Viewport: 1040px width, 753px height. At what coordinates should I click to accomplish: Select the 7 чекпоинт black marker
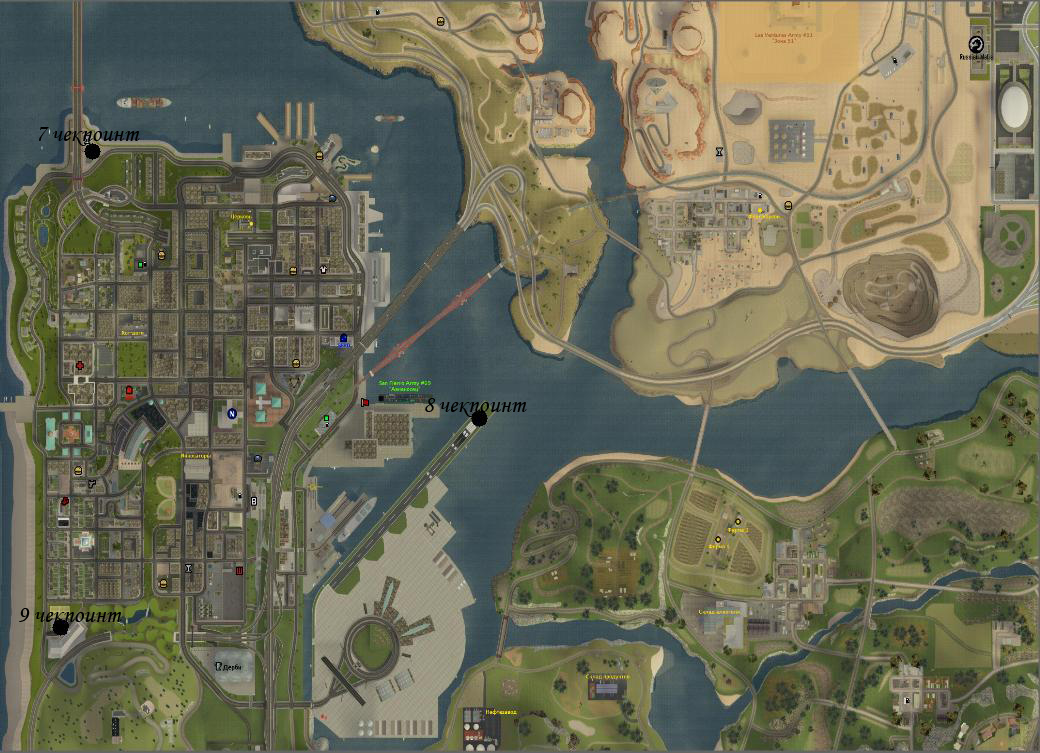(93, 152)
